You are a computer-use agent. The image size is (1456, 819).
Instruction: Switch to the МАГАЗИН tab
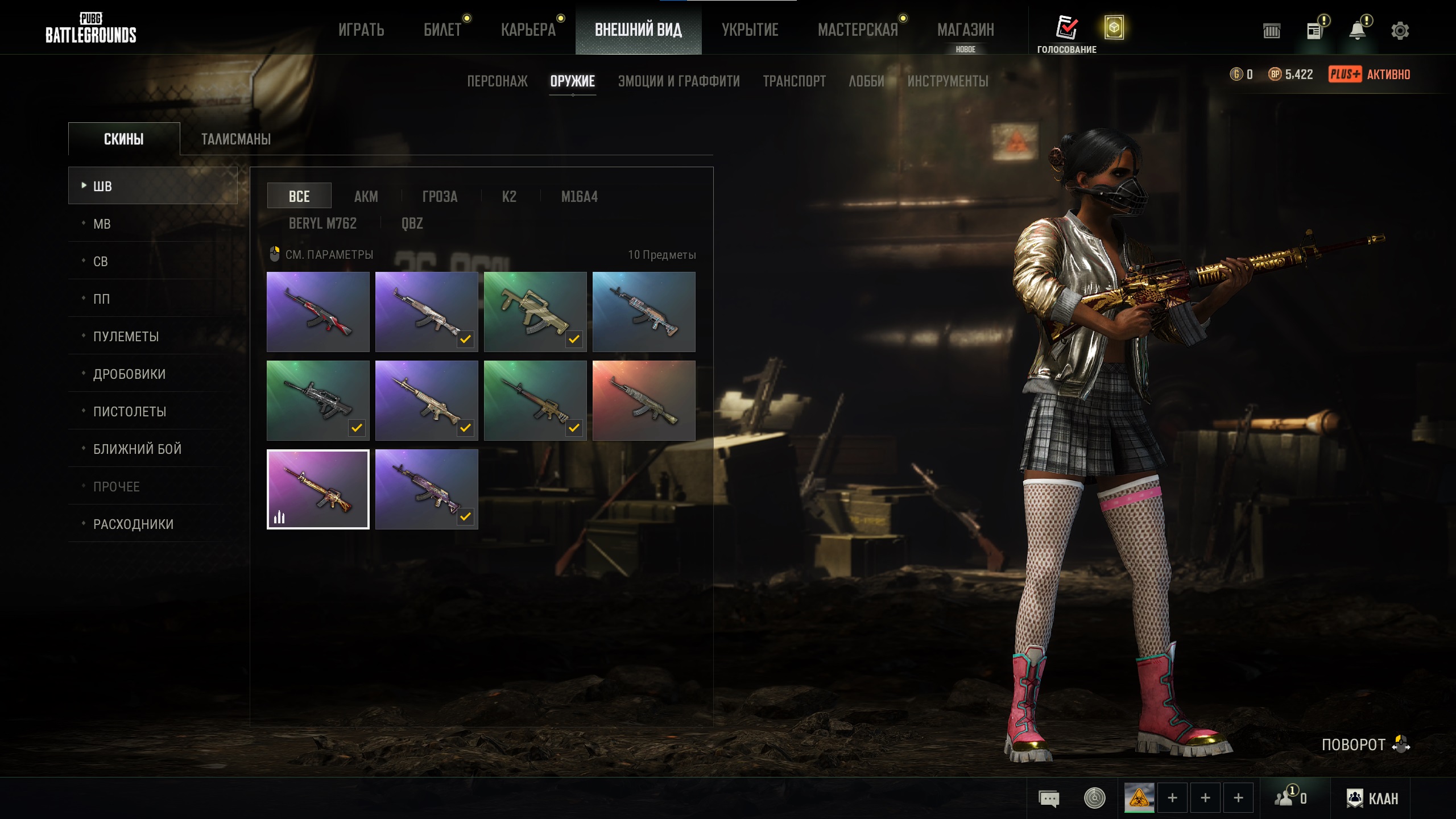coord(965,30)
